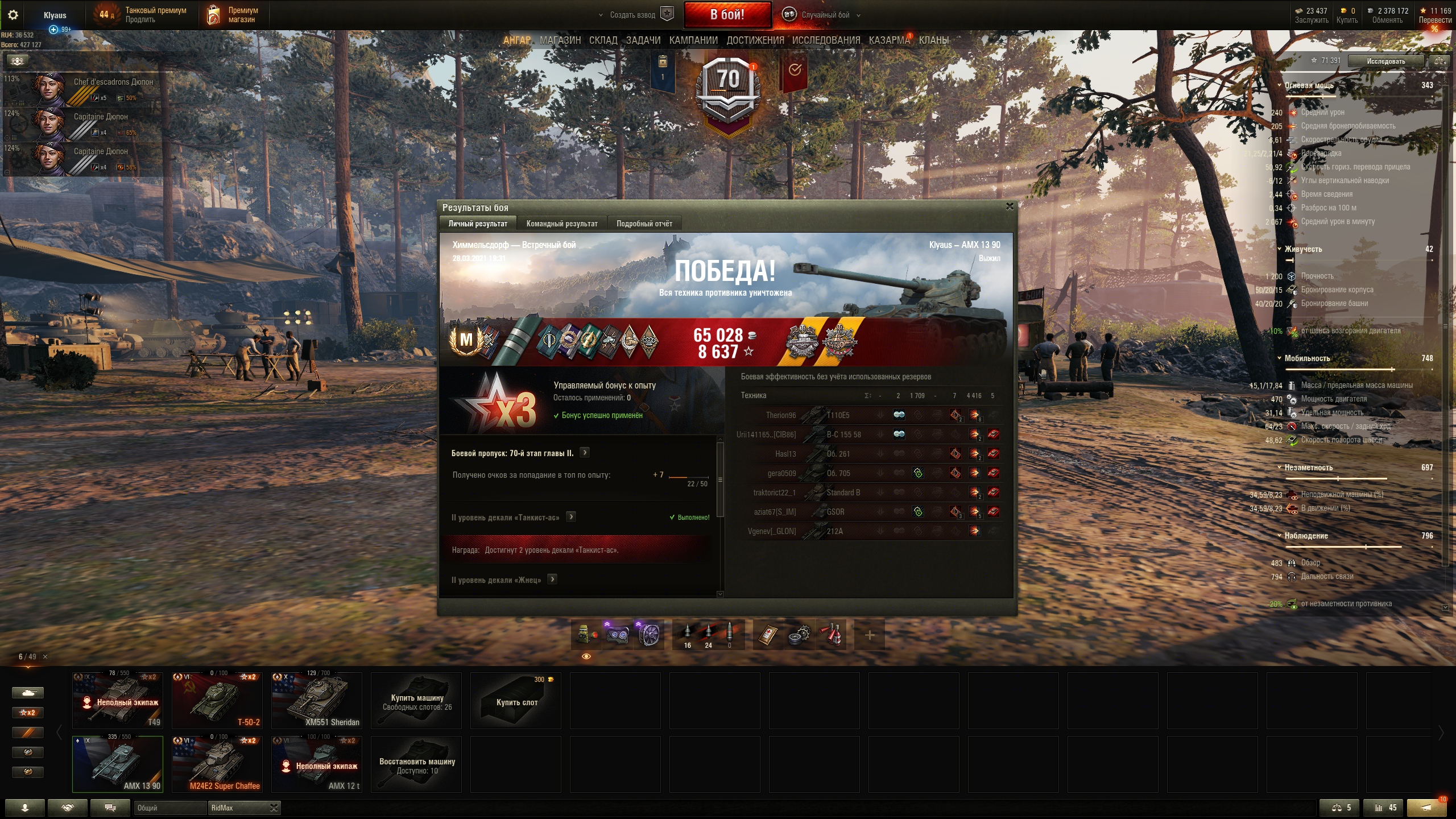The image size is (1456, 819).
Task: Open the settings gear menu
Action: [x=13, y=15]
